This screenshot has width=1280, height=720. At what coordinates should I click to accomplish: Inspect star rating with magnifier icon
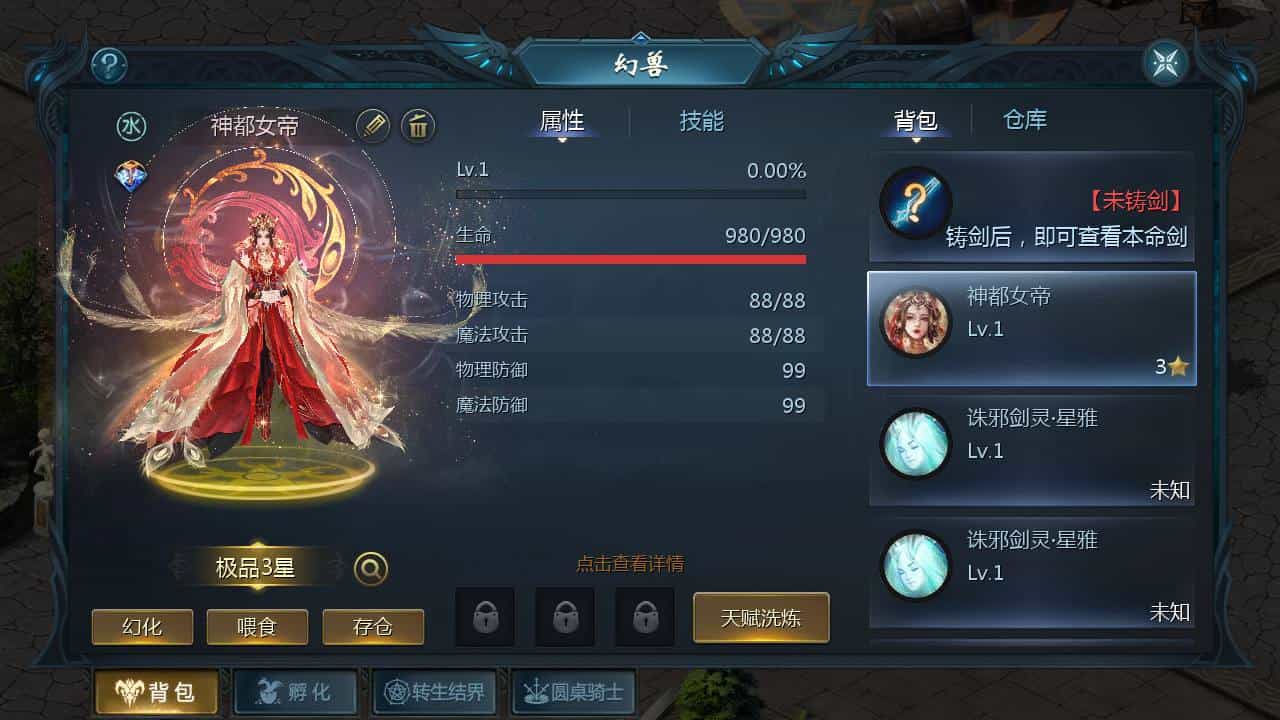371,569
